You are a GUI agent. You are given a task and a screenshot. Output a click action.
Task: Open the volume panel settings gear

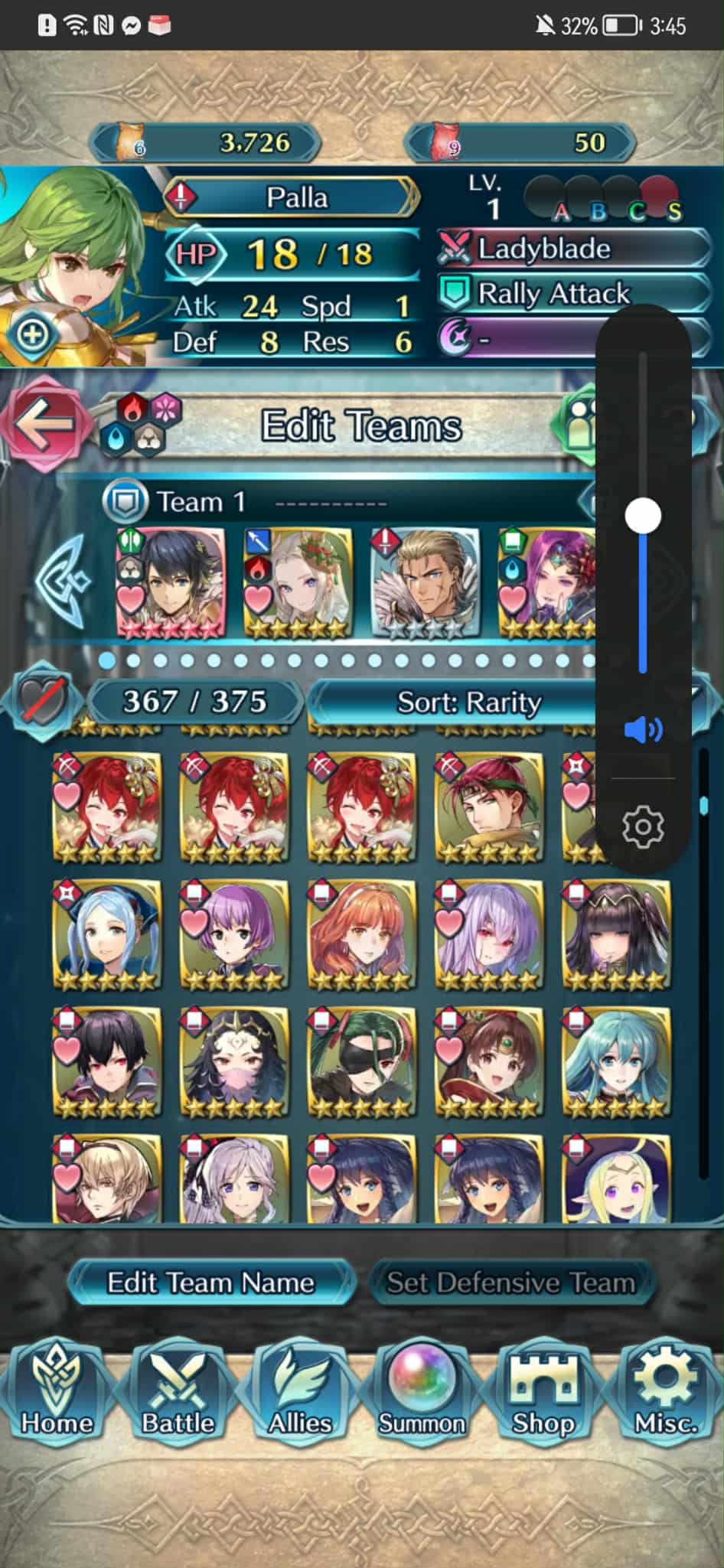[643, 826]
